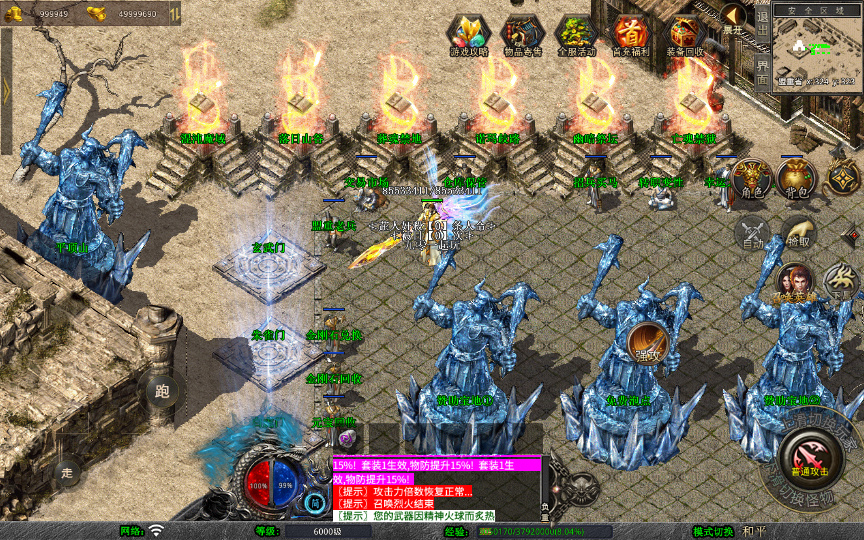Click the 模式切换 mode switch button

point(713,531)
